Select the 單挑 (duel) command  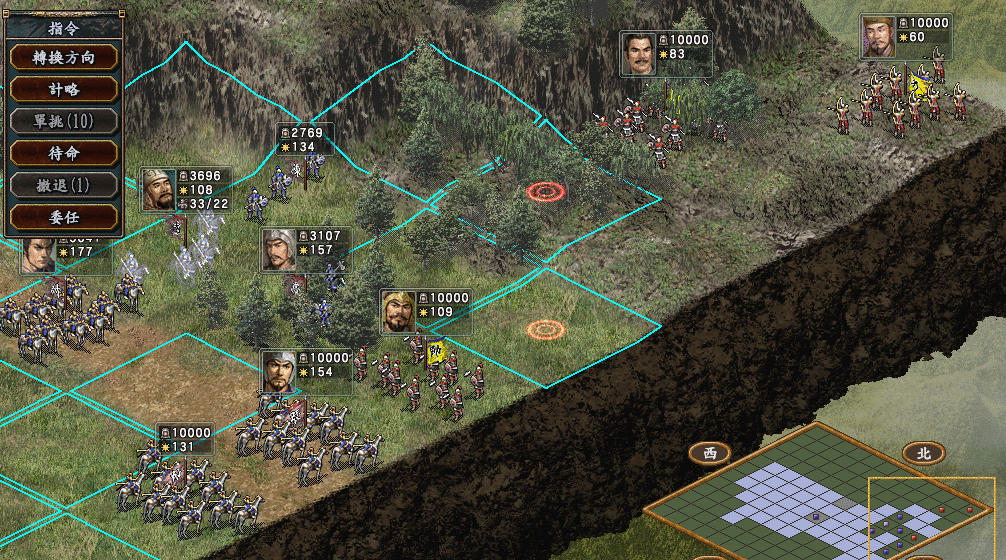64,121
